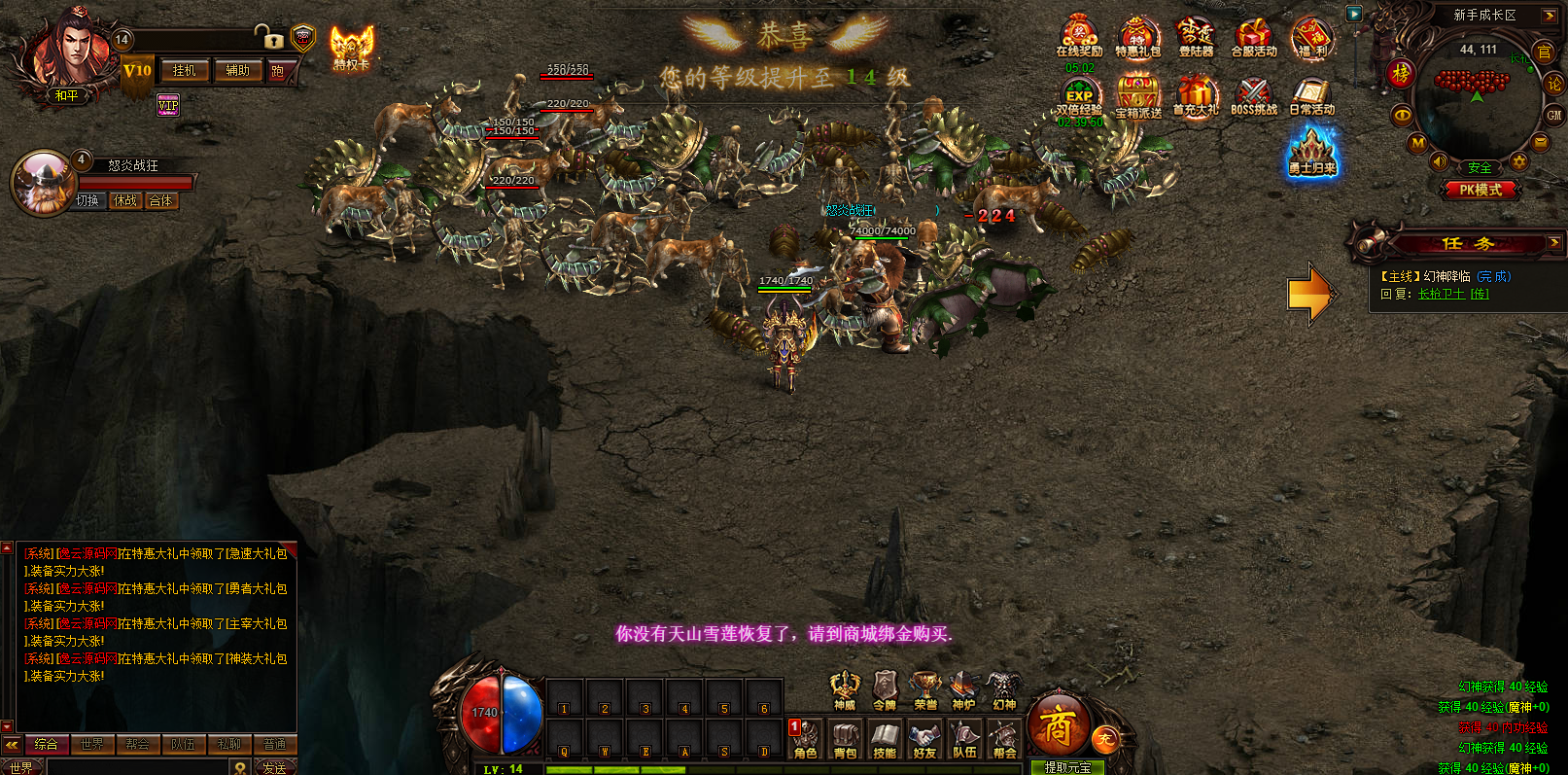Image resolution: width=1568 pixels, height=775 pixels.
Task: Open the 商 shop orb
Action: (x=1058, y=726)
